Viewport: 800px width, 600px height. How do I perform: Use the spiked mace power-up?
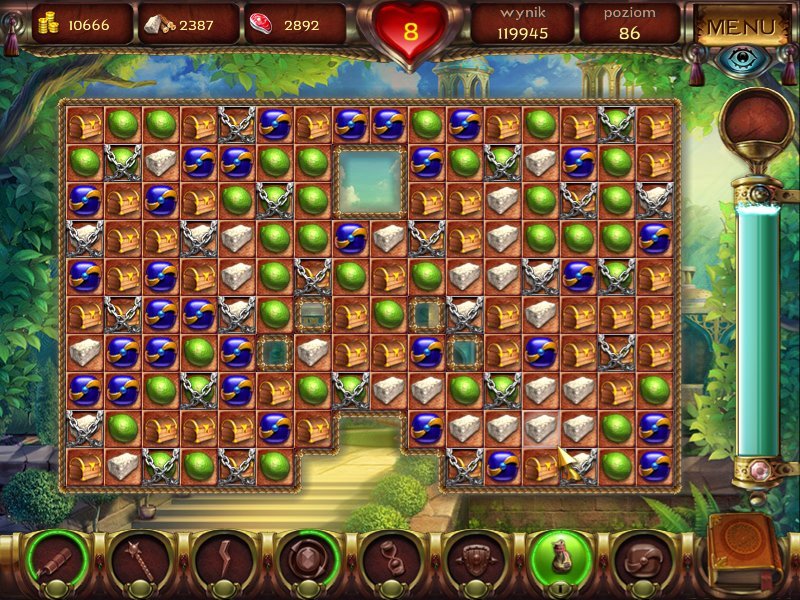coord(138,557)
